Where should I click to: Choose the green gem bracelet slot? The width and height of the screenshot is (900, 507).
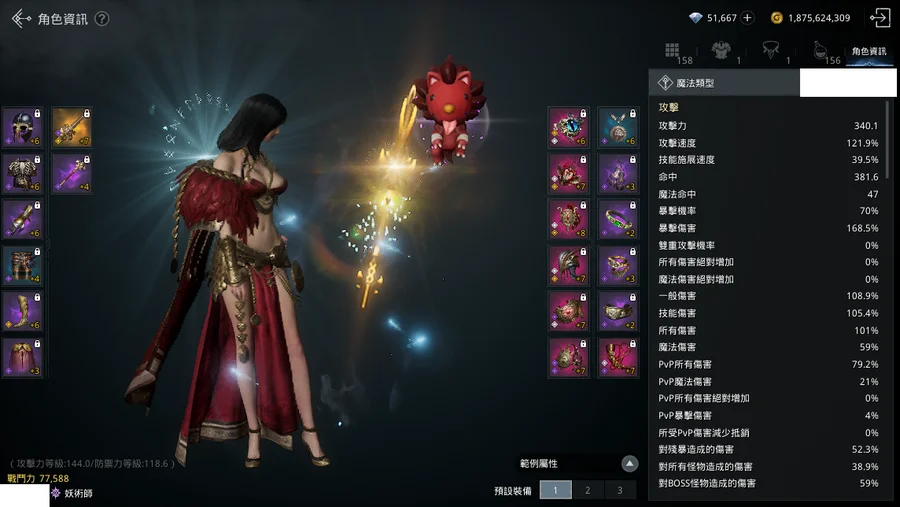tap(617, 219)
